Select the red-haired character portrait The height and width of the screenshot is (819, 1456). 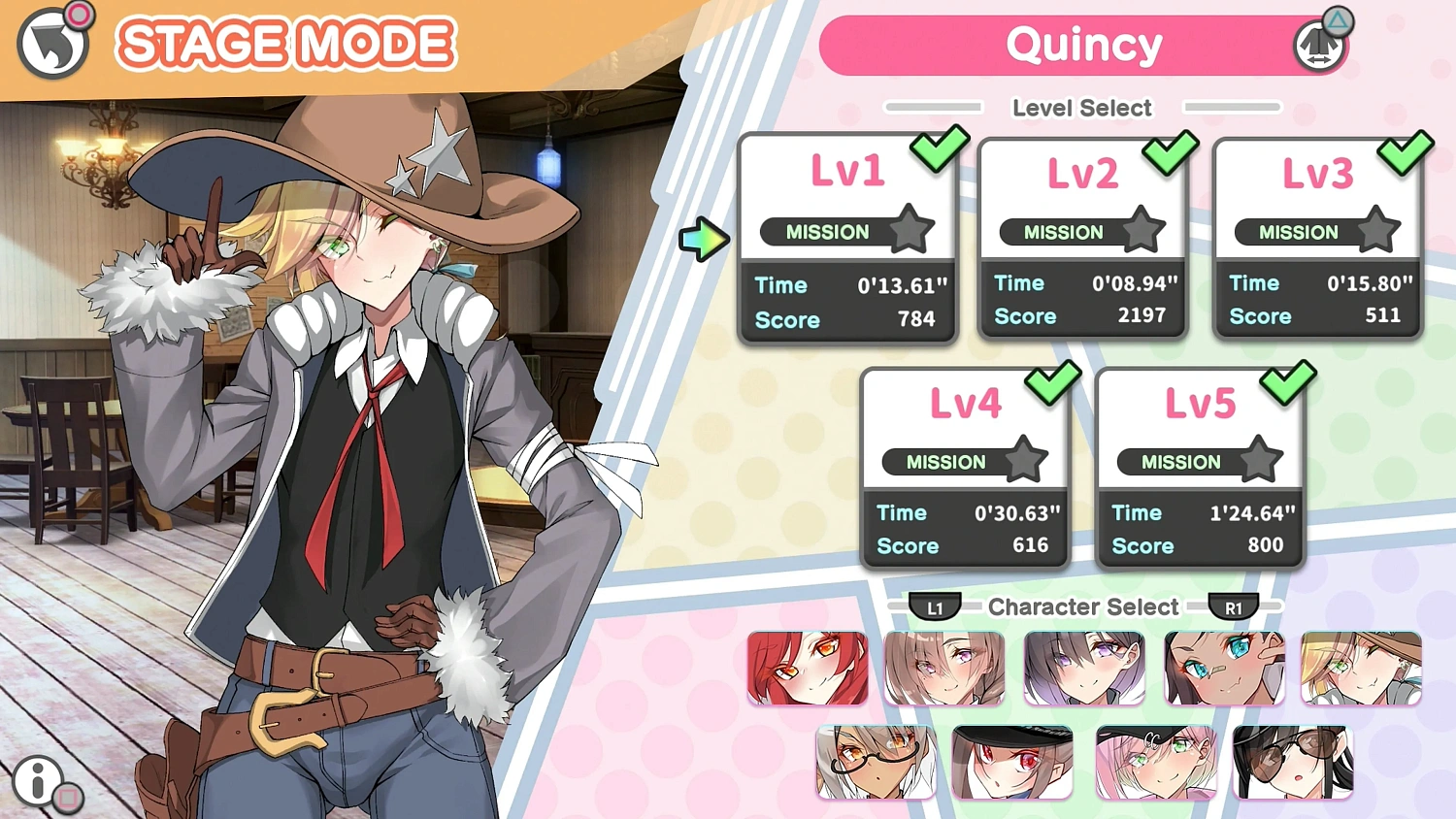pyautogui.click(x=807, y=668)
